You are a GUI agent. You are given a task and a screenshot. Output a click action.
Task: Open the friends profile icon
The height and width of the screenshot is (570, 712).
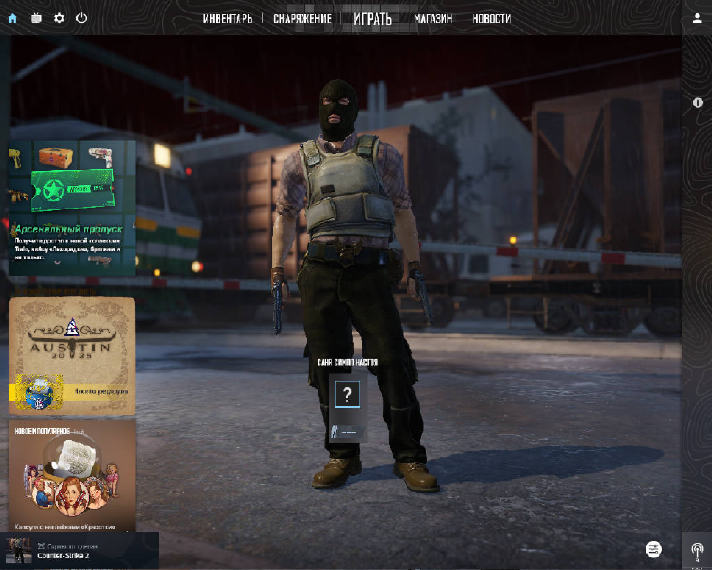pos(697,18)
